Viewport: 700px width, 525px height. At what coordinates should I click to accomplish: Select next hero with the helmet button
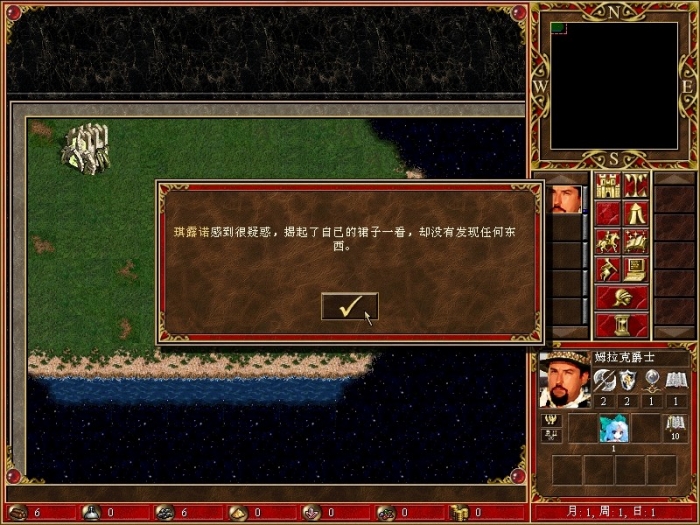tap(621, 297)
